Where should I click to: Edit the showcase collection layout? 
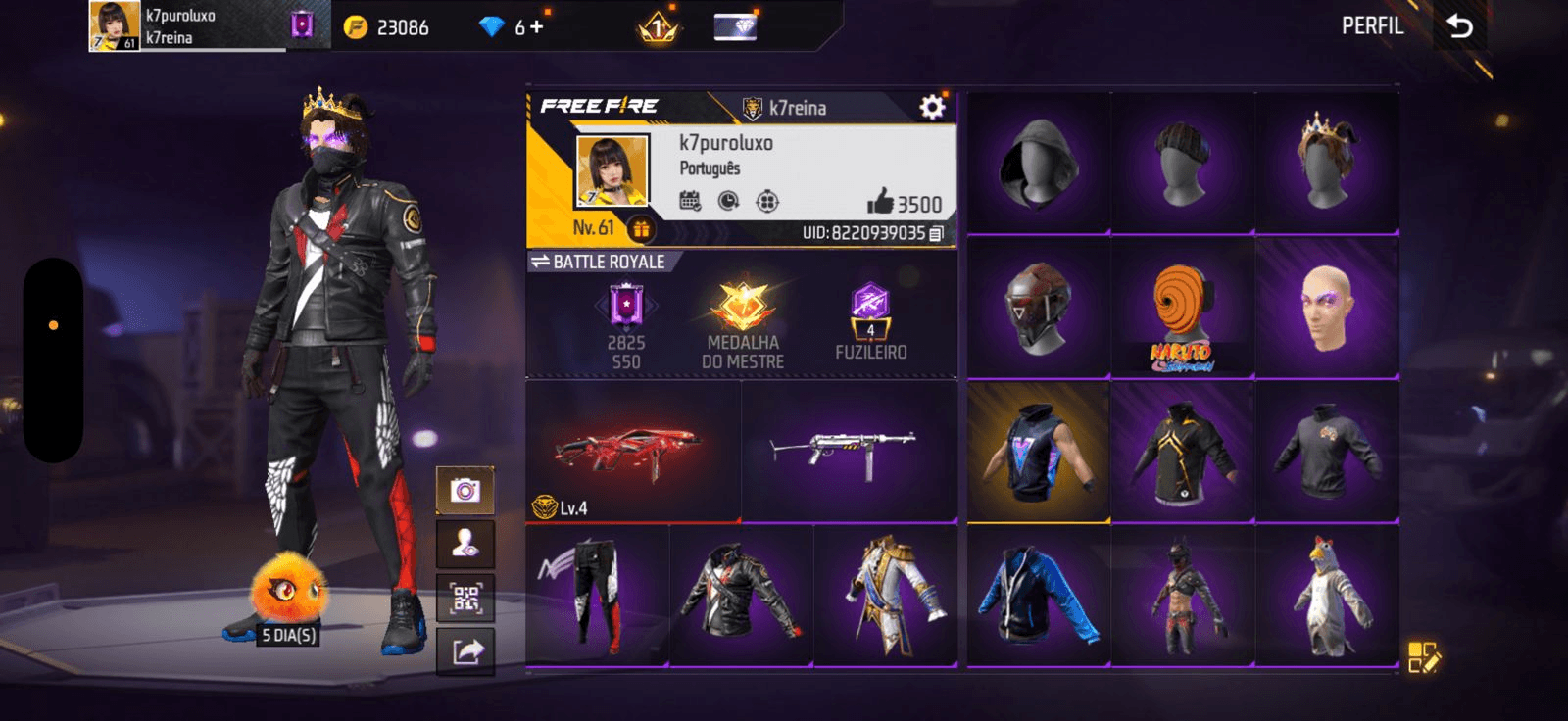tap(1423, 657)
